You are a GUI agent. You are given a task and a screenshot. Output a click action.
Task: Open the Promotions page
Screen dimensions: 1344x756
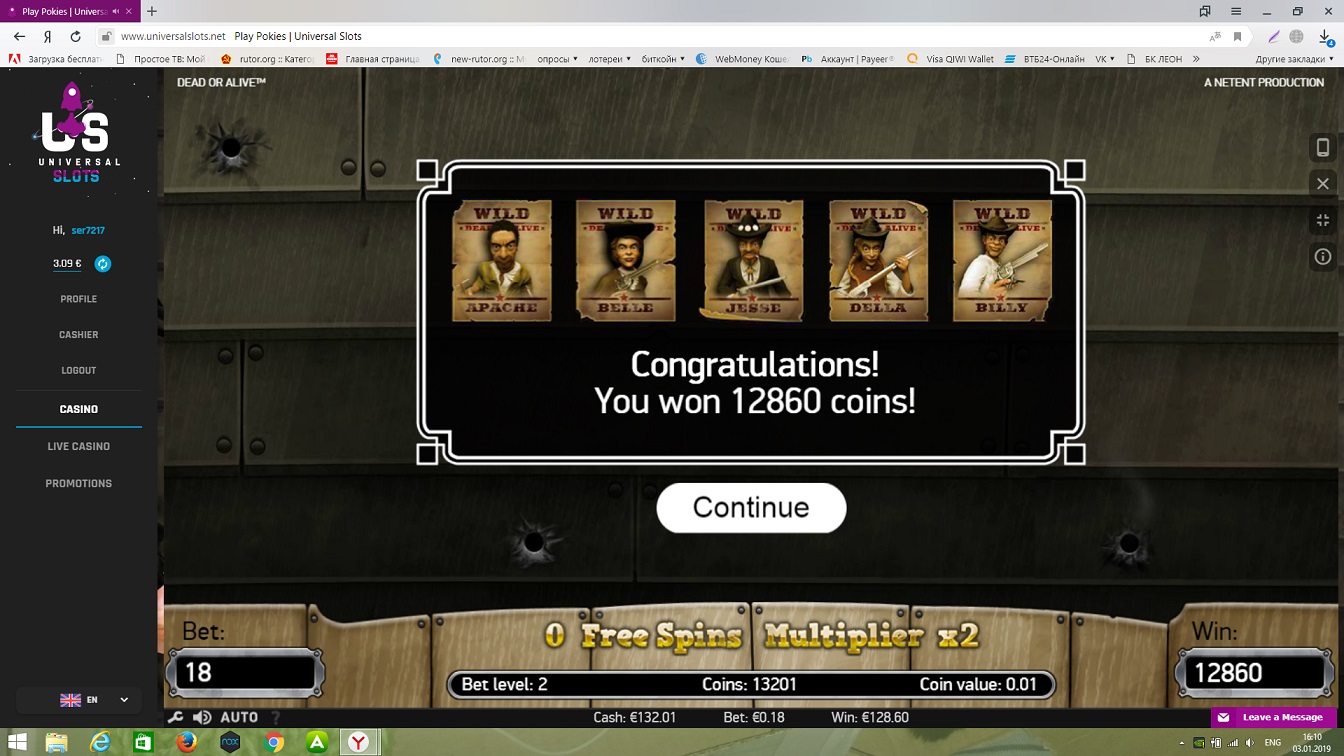point(78,483)
